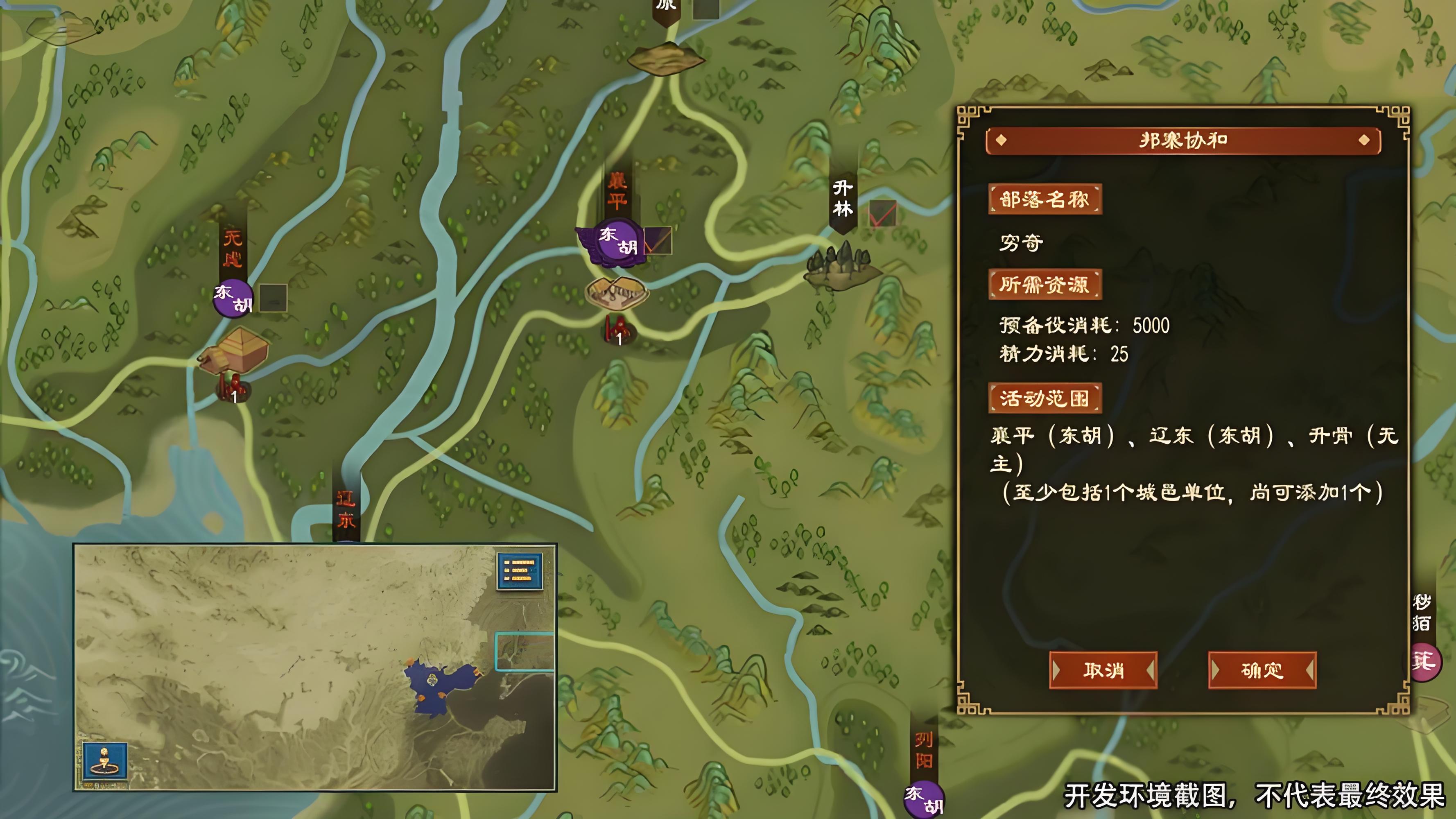Toggle the checkbox beside 襄平
This screenshot has width=1456, height=819.
coord(658,241)
